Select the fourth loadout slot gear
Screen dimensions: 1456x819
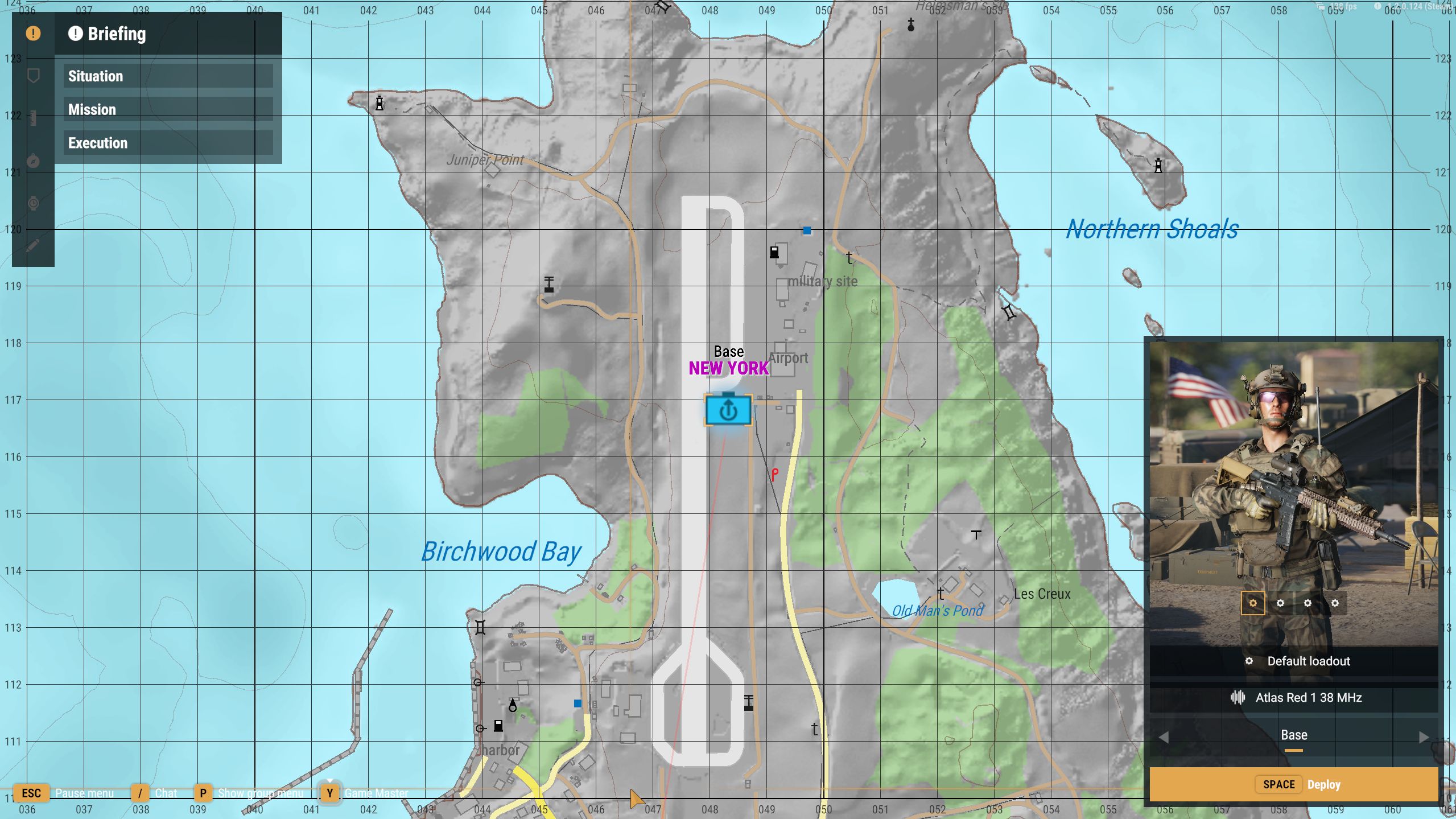click(x=1336, y=603)
